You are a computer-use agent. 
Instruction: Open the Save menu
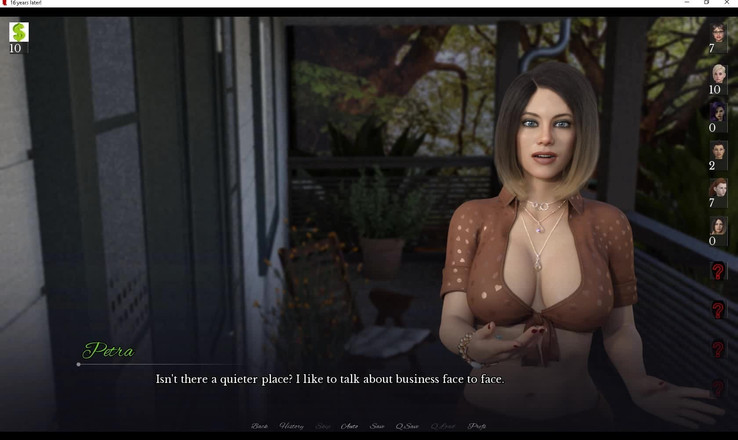pyautogui.click(x=377, y=427)
